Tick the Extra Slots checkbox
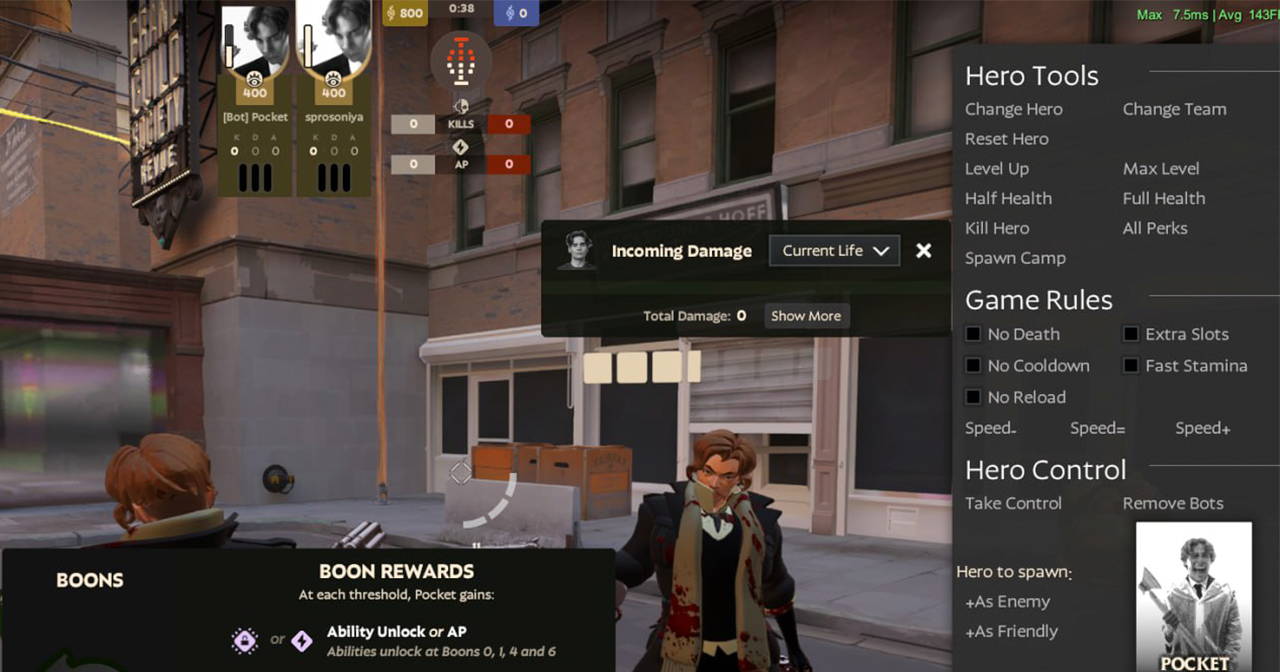 point(1131,334)
